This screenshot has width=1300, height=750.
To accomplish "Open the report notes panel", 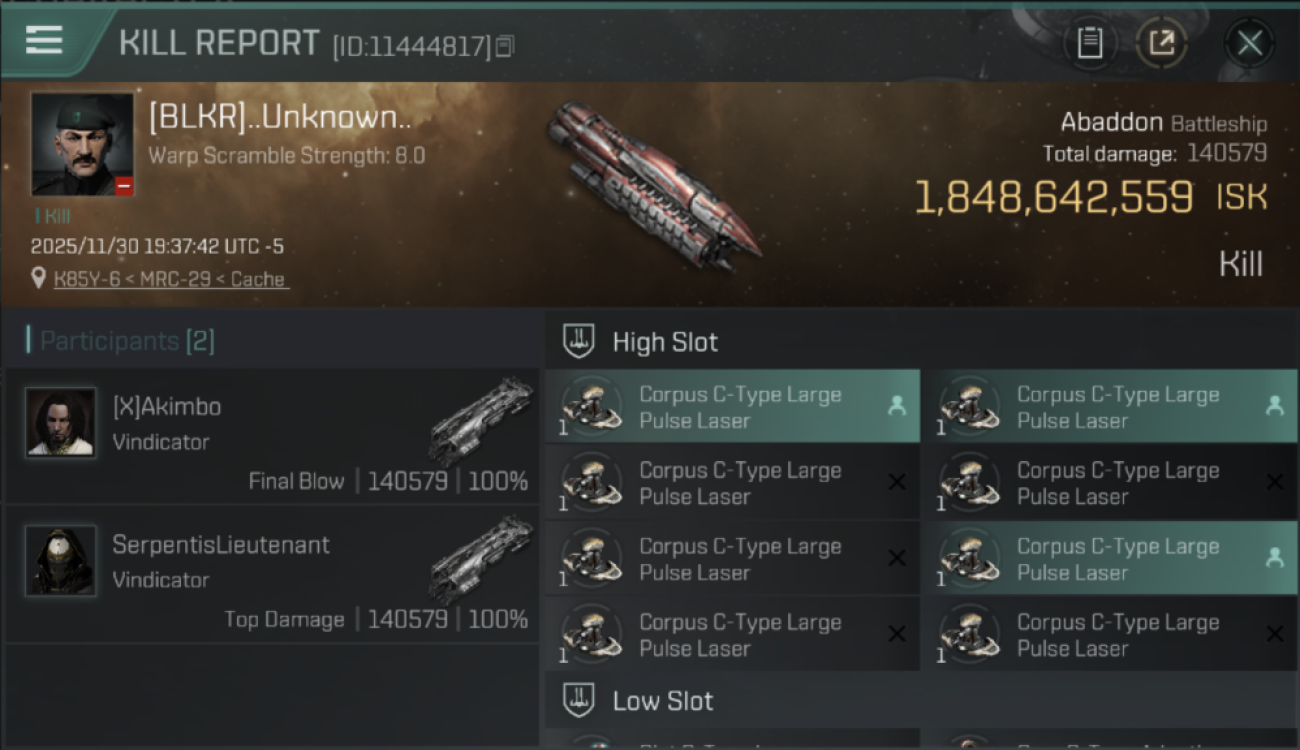I will click(x=1090, y=43).
